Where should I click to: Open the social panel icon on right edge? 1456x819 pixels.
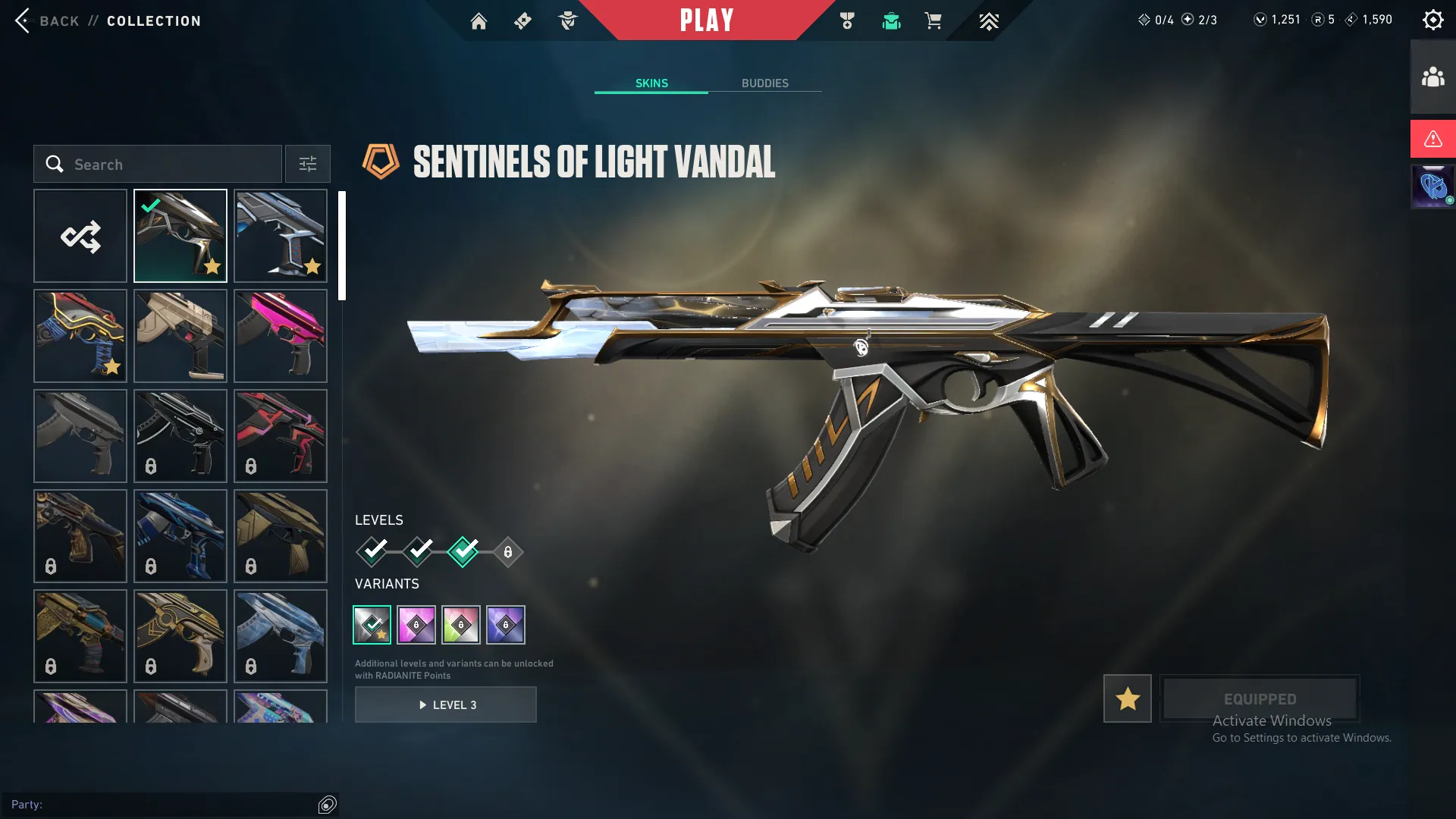pyautogui.click(x=1432, y=75)
